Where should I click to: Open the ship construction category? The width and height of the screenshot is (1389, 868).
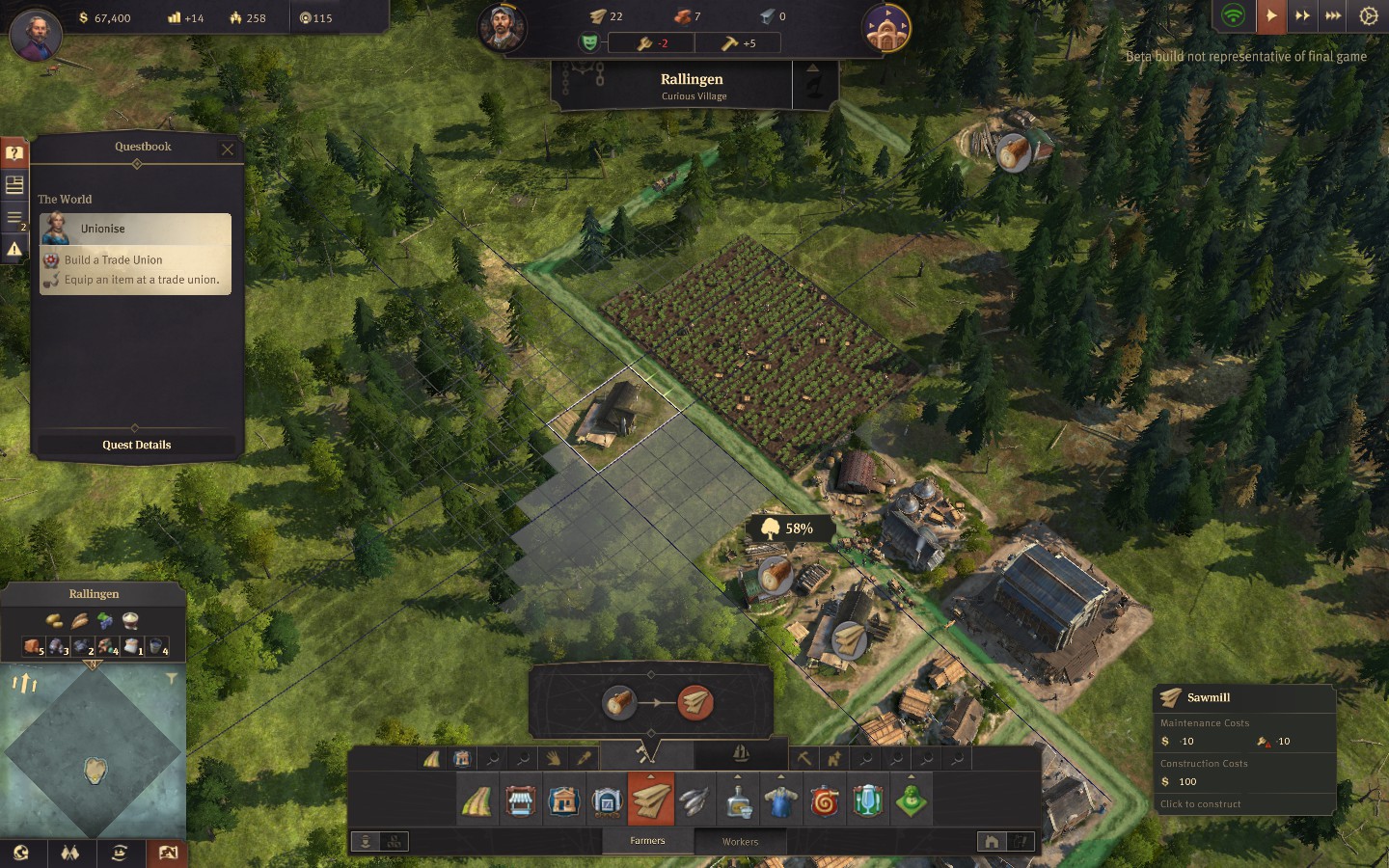pos(741,753)
